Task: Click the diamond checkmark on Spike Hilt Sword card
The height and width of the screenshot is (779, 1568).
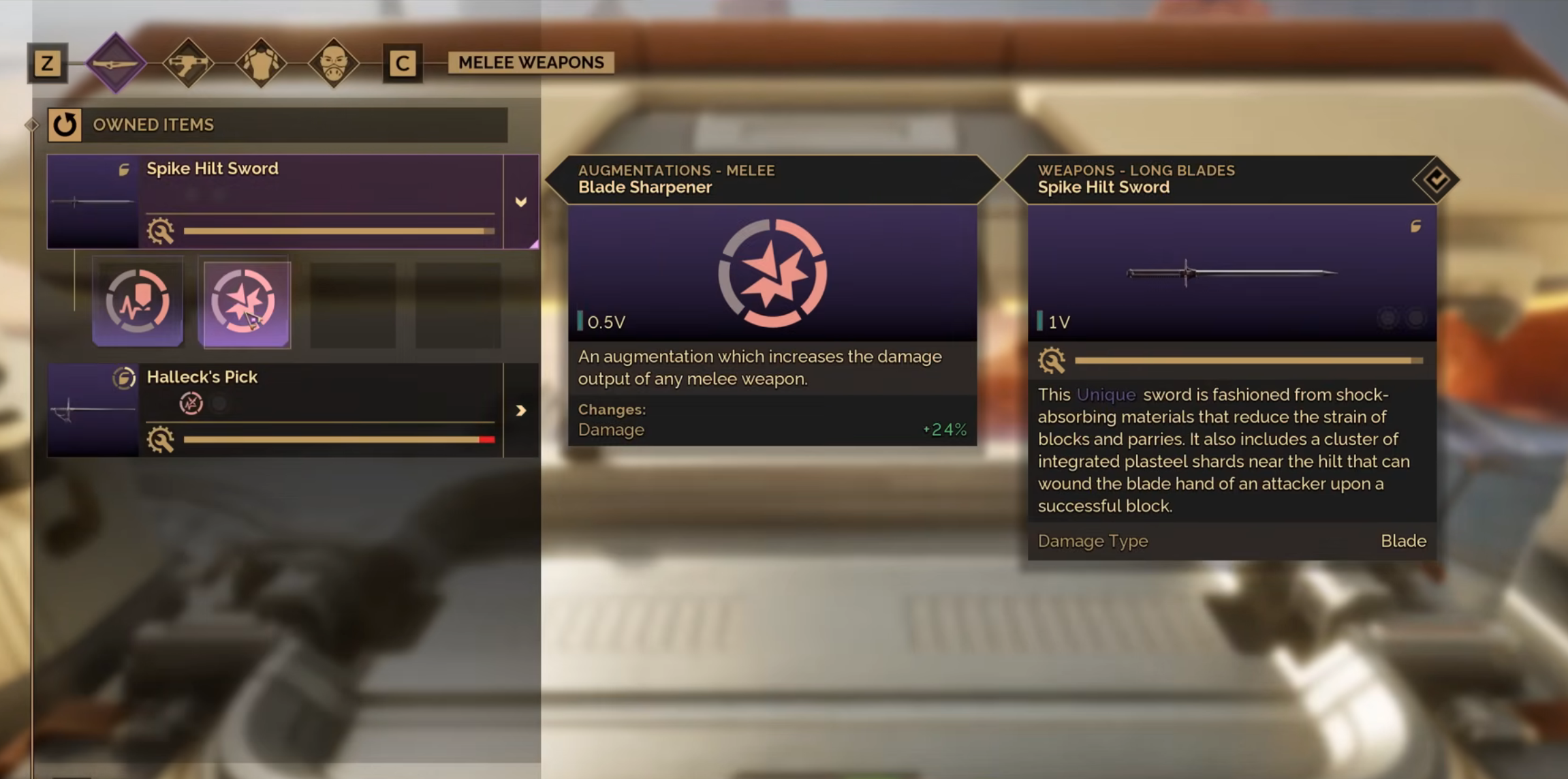Action: pyautogui.click(x=1436, y=180)
